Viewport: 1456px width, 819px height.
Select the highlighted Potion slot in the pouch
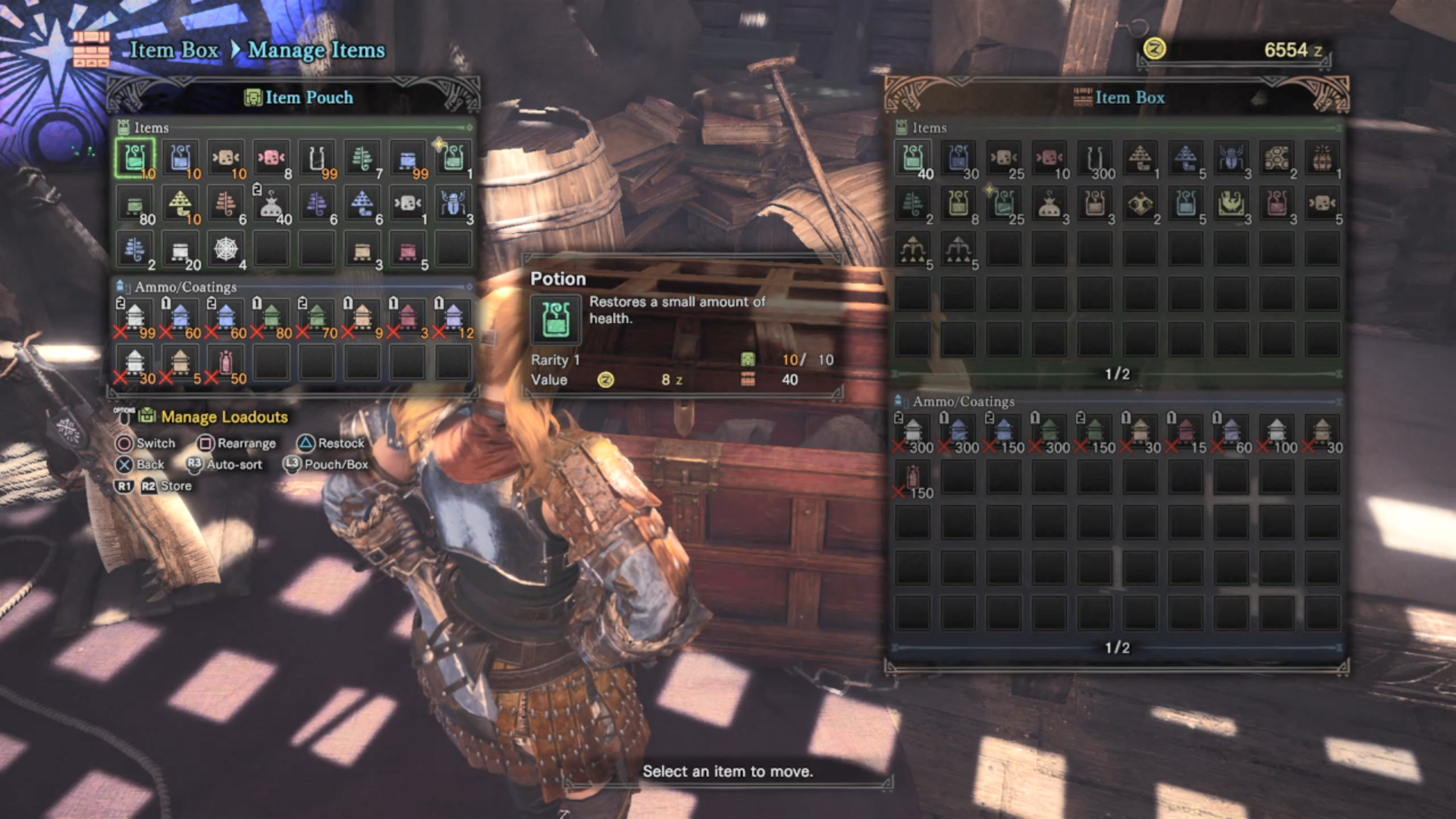(135, 158)
